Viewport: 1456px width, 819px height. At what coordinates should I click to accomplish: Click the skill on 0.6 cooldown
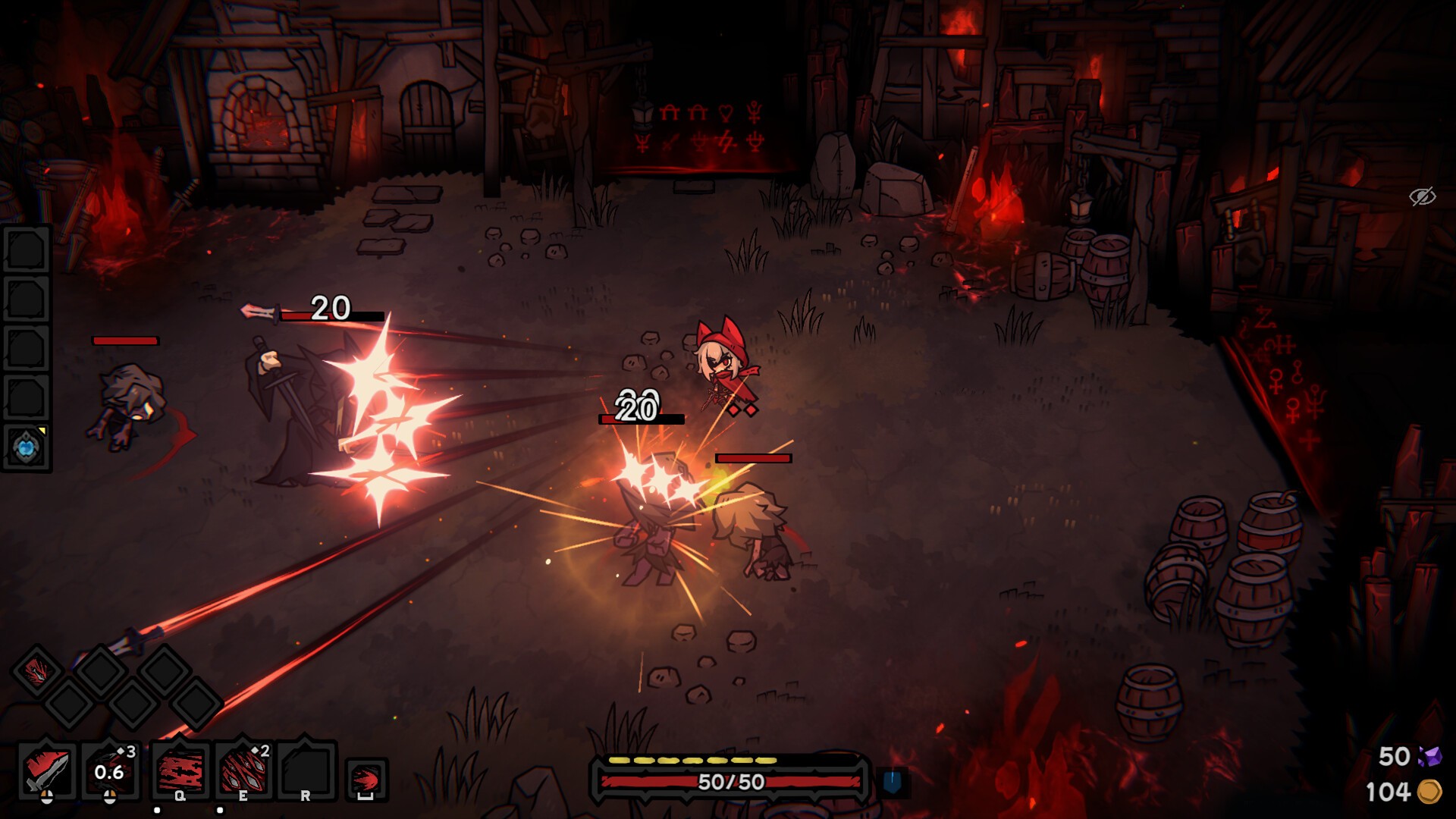coord(110,770)
